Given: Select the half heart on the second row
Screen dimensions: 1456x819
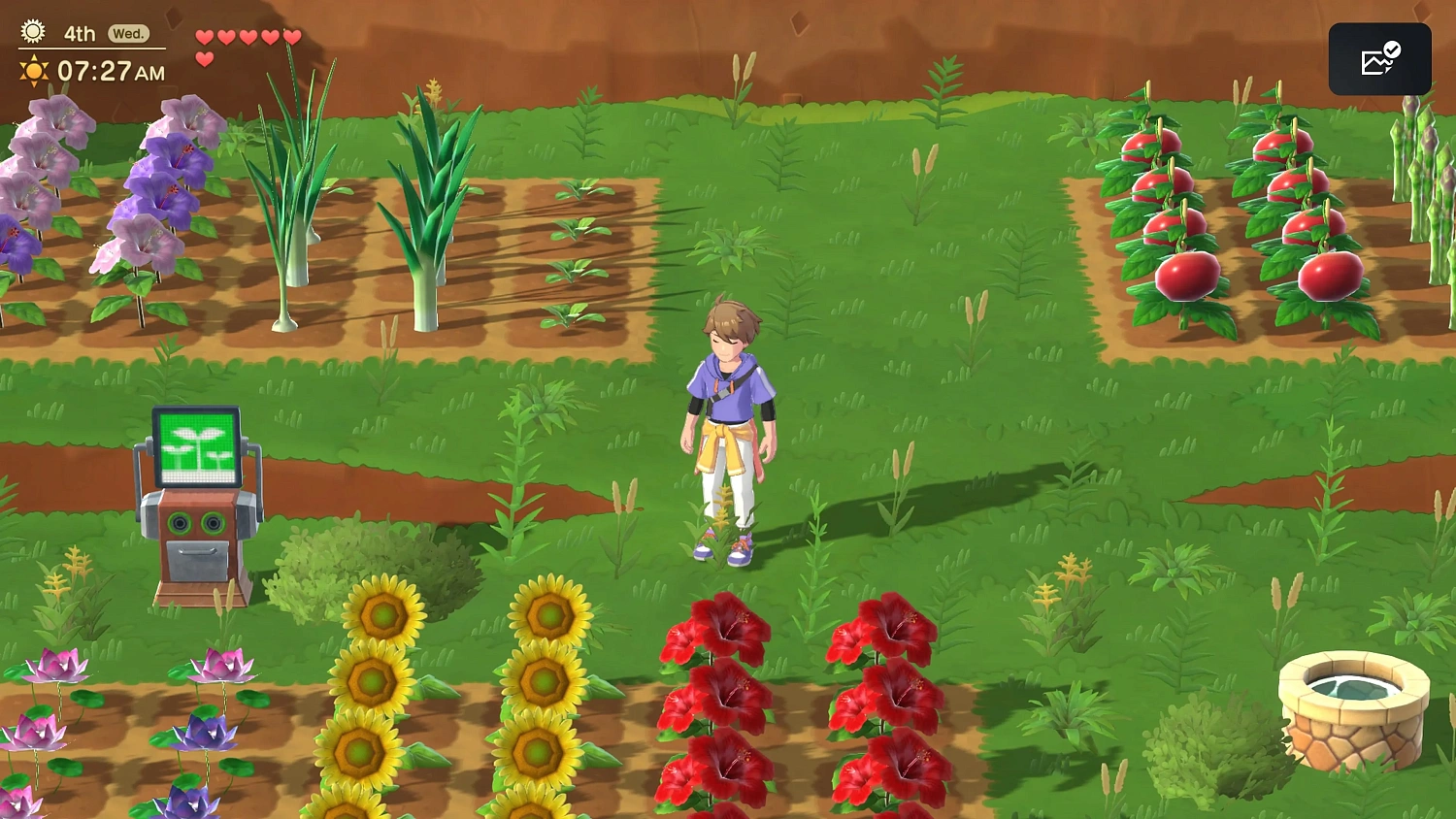Looking at the screenshot, I should [205, 58].
